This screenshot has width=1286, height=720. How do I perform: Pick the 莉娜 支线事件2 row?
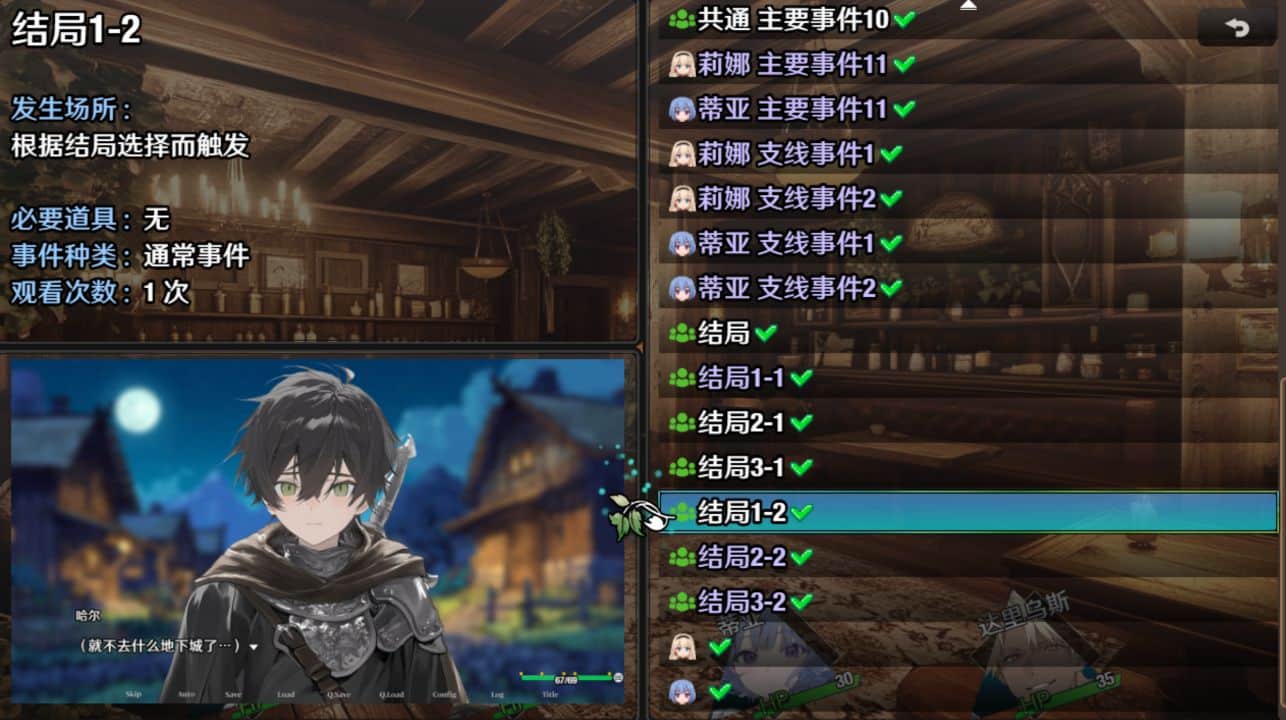(x=785, y=198)
